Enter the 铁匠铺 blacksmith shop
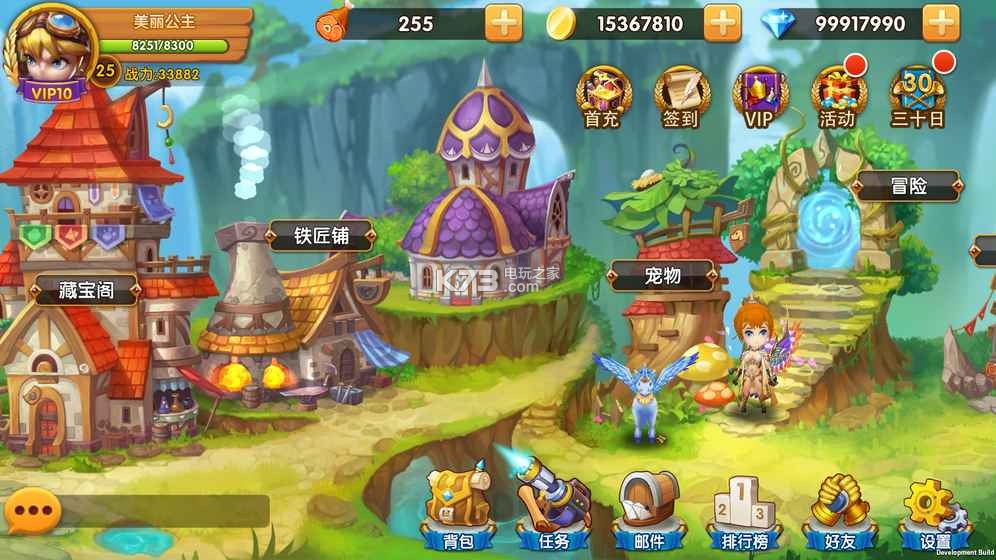The image size is (996, 560). tap(319, 237)
